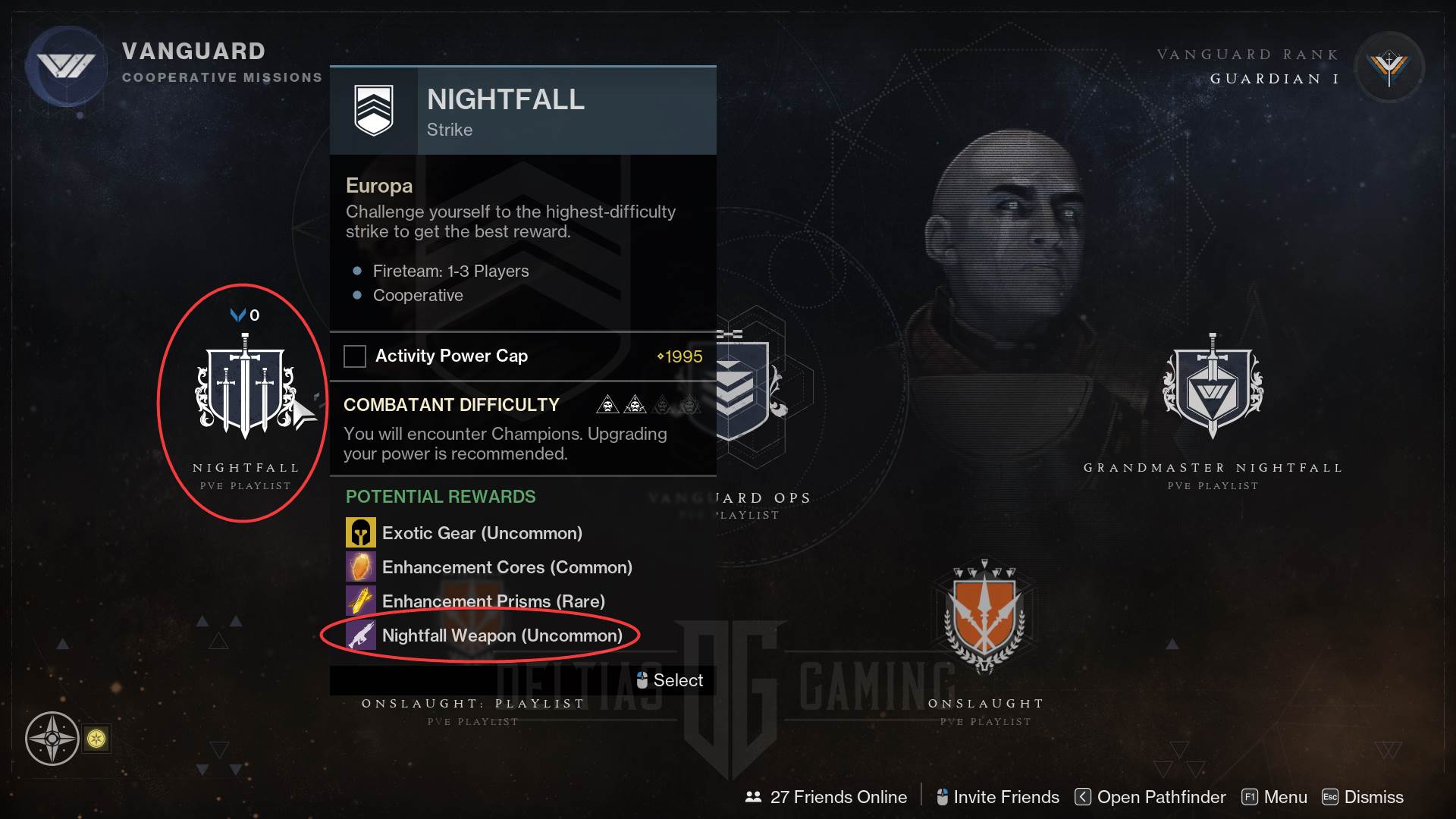
Task: Open the Menu from the footer
Action: 1275,797
